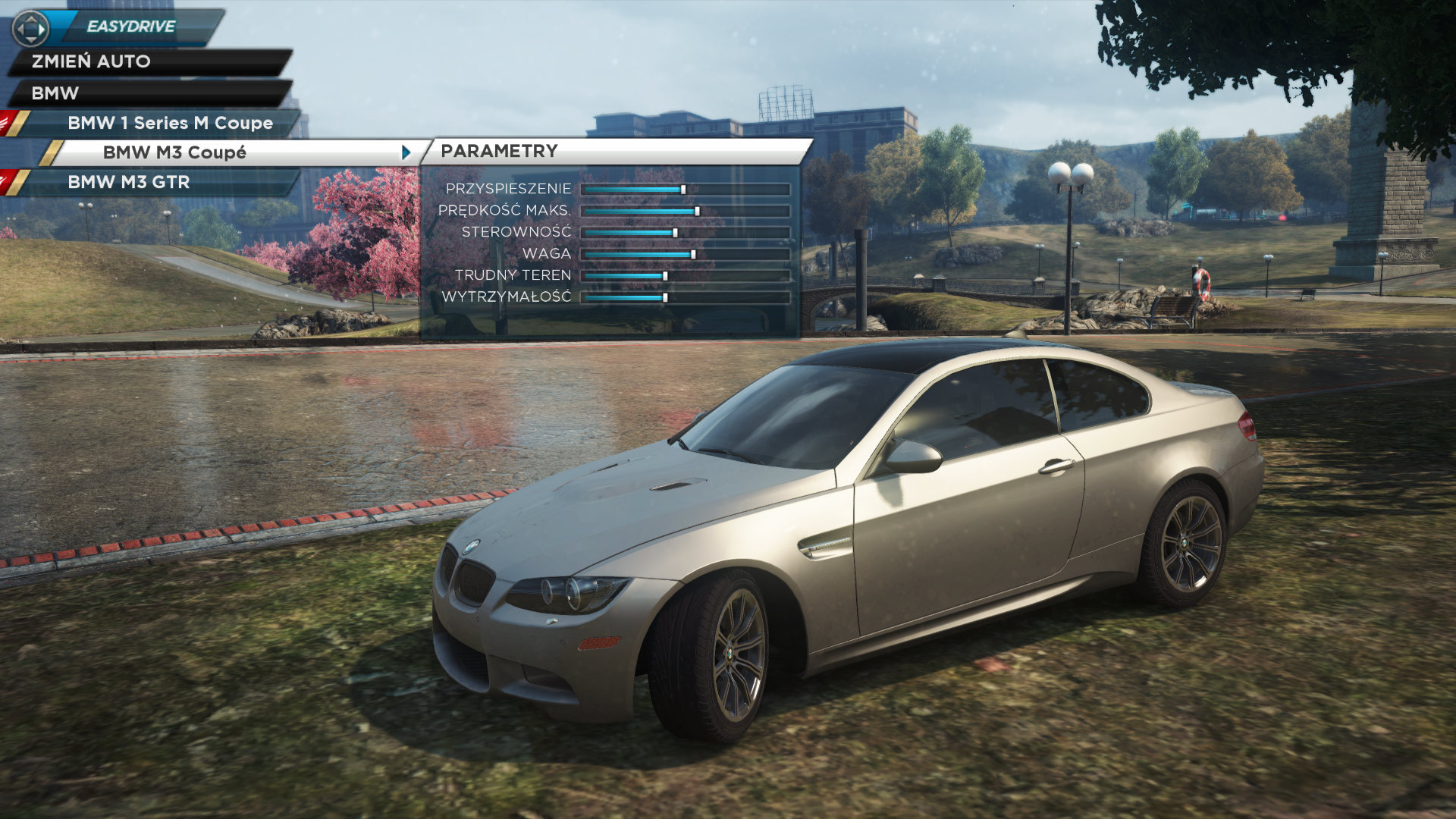Viewport: 1456px width, 819px height.
Task: Click the arrow next to BMW M3 Coupé
Action: tap(406, 152)
